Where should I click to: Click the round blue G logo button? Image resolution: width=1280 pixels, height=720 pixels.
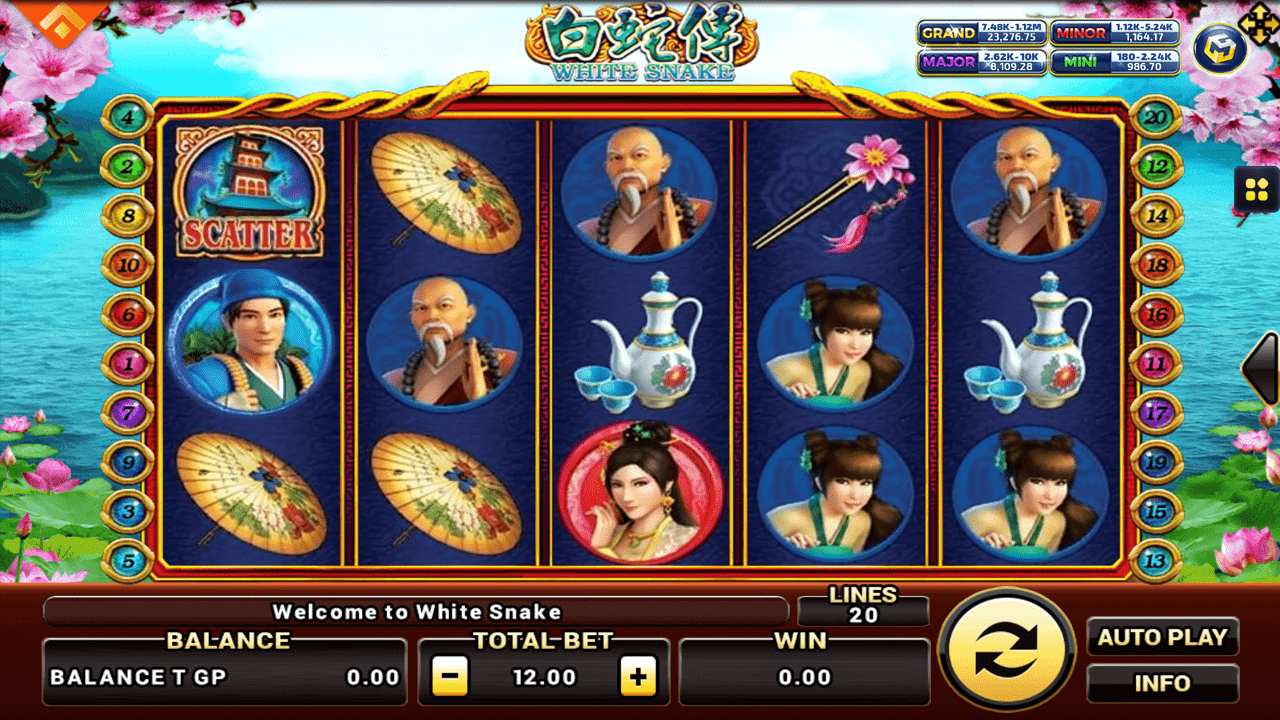tap(1219, 49)
